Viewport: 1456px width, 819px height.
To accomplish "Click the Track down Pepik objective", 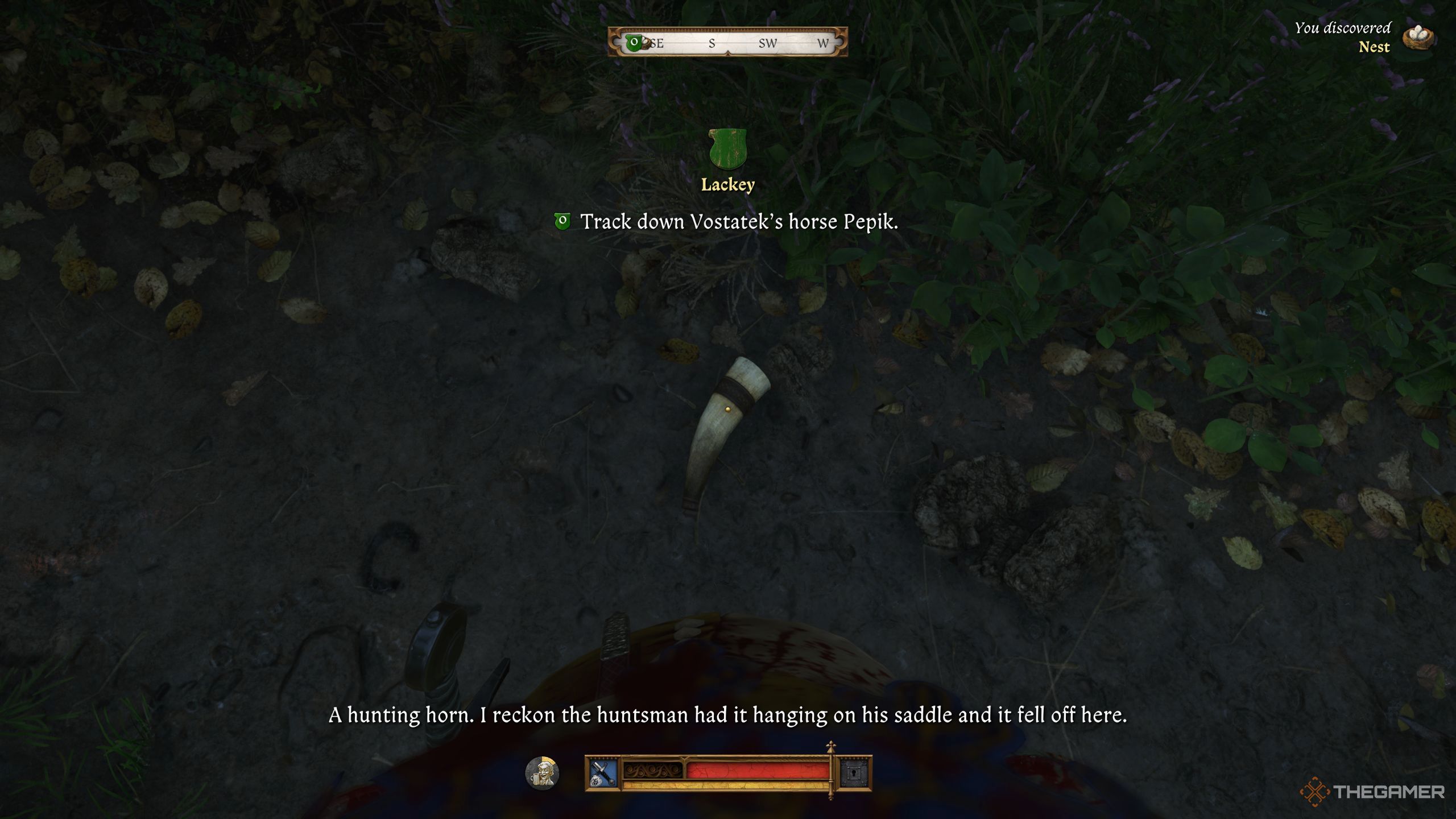I will click(738, 222).
